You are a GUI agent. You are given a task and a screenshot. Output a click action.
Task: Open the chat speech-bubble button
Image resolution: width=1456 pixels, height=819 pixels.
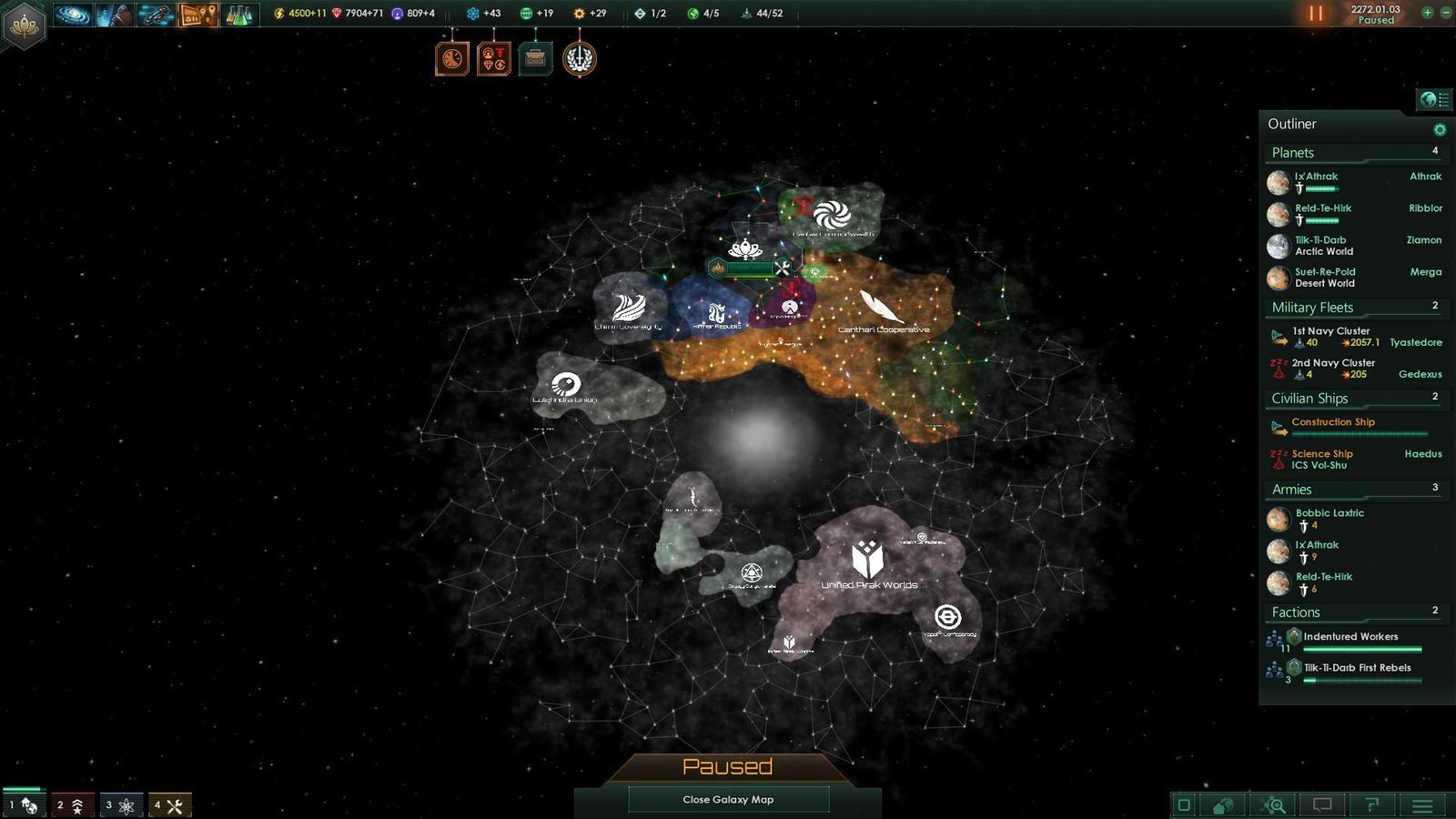[x=1322, y=804]
